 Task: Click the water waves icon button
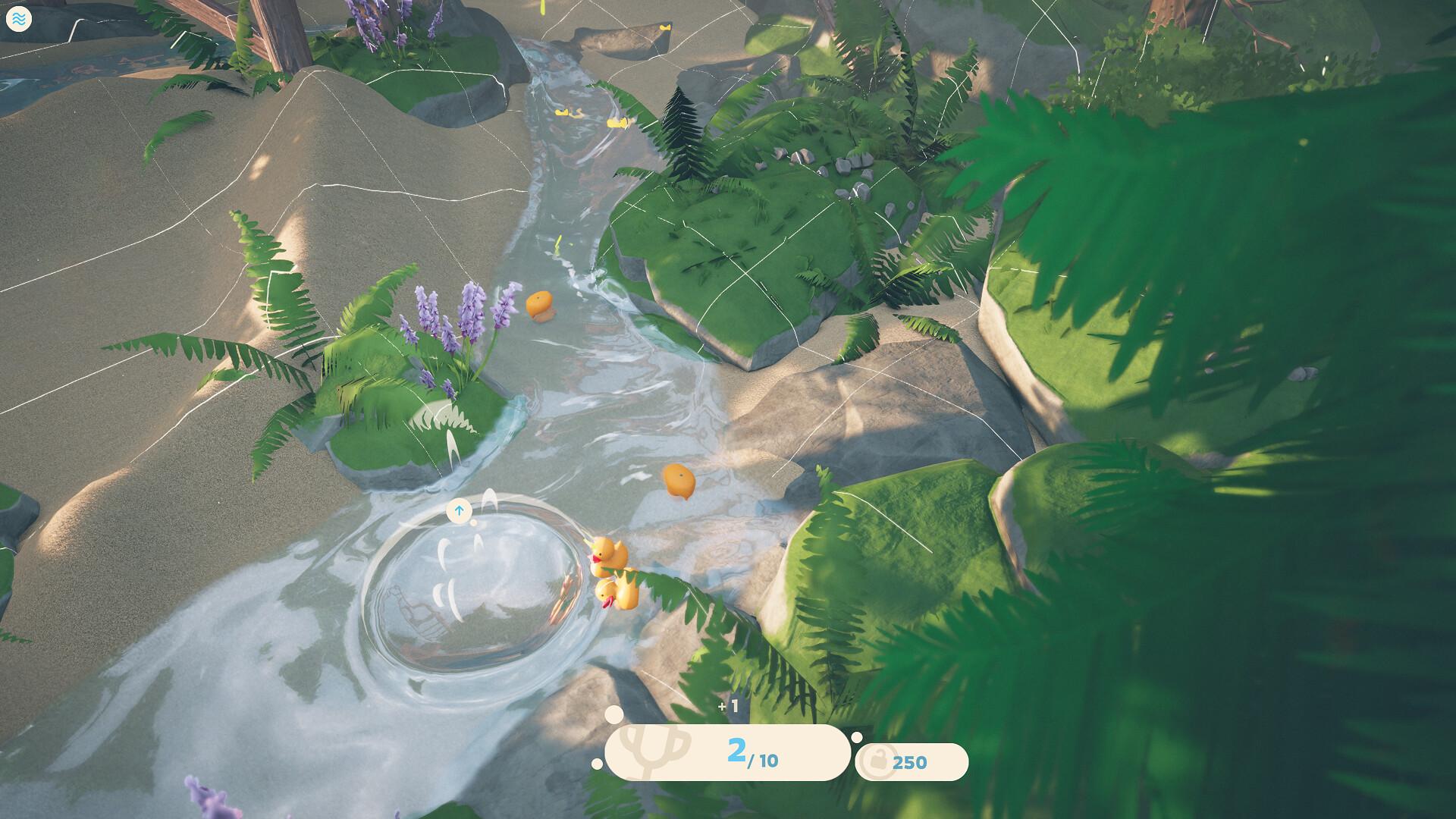pos(18,19)
